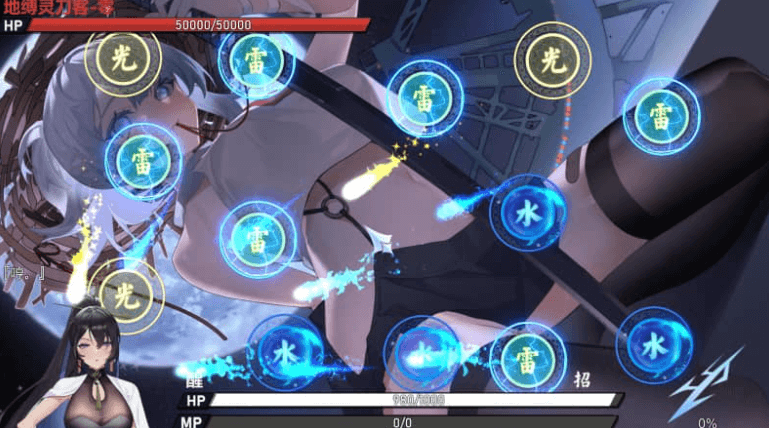Hit the 水 orb nearest the lightning skill icon
Image resolution: width=769 pixels, height=428 pixels.
click(654, 344)
